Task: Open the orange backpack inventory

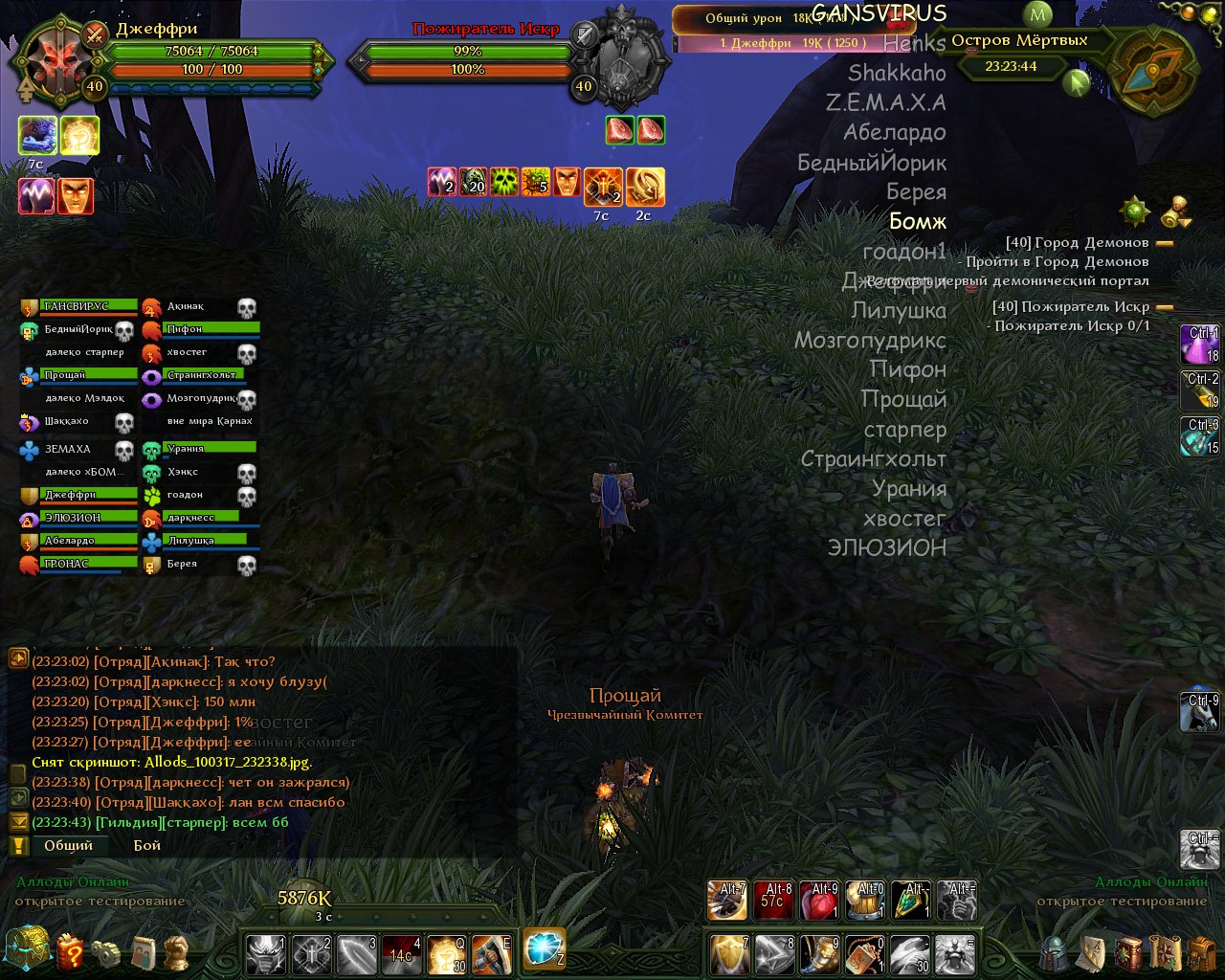Action: [1202, 953]
